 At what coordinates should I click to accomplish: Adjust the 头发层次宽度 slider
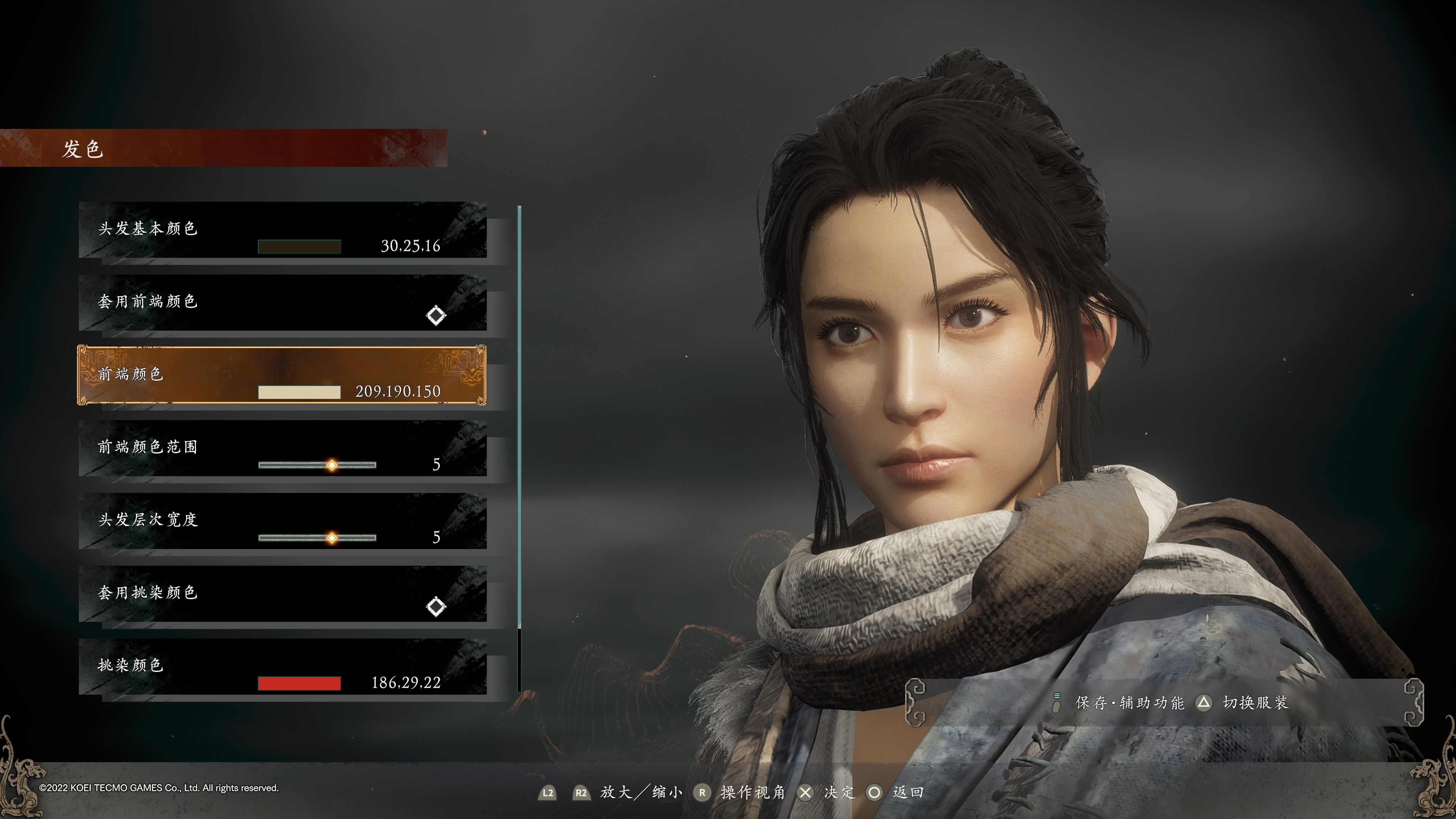(332, 538)
